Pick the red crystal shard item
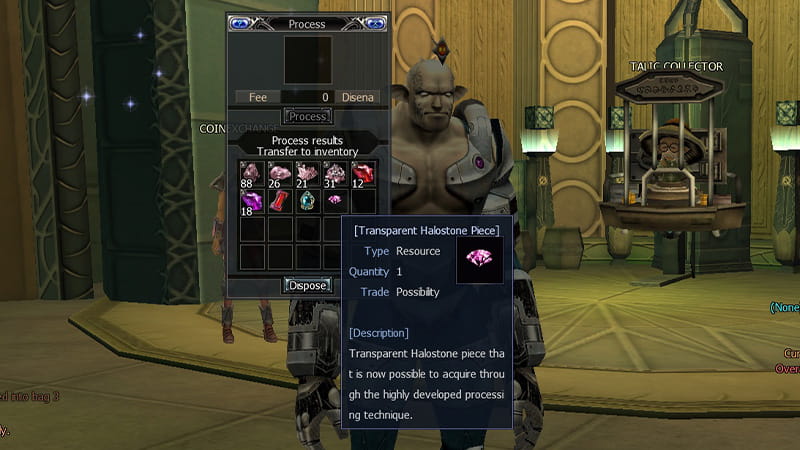800x450 pixels. pyautogui.click(x=279, y=201)
